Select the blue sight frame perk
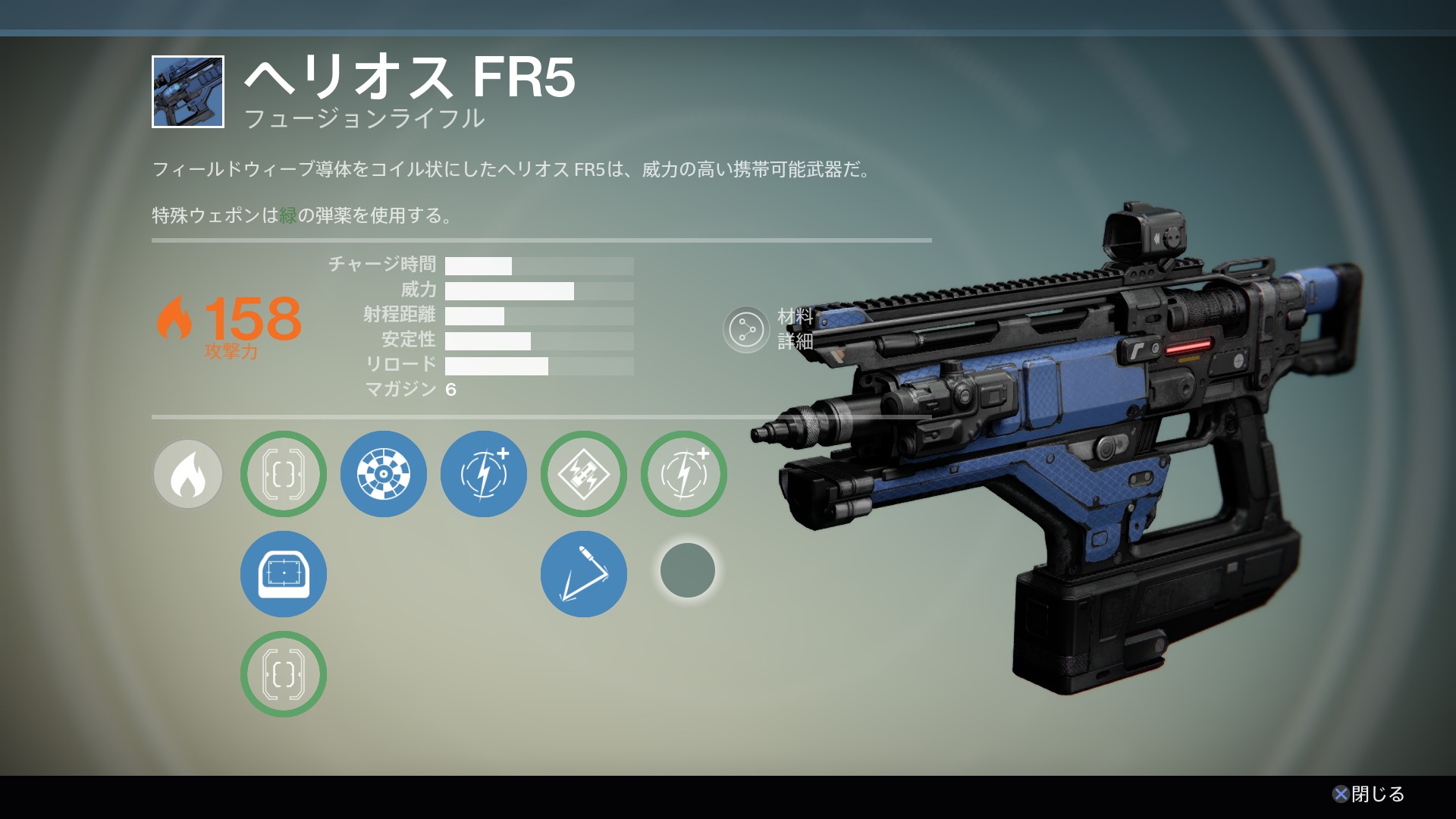The height and width of the screenshot is (819, 1456). coord(284,575)
